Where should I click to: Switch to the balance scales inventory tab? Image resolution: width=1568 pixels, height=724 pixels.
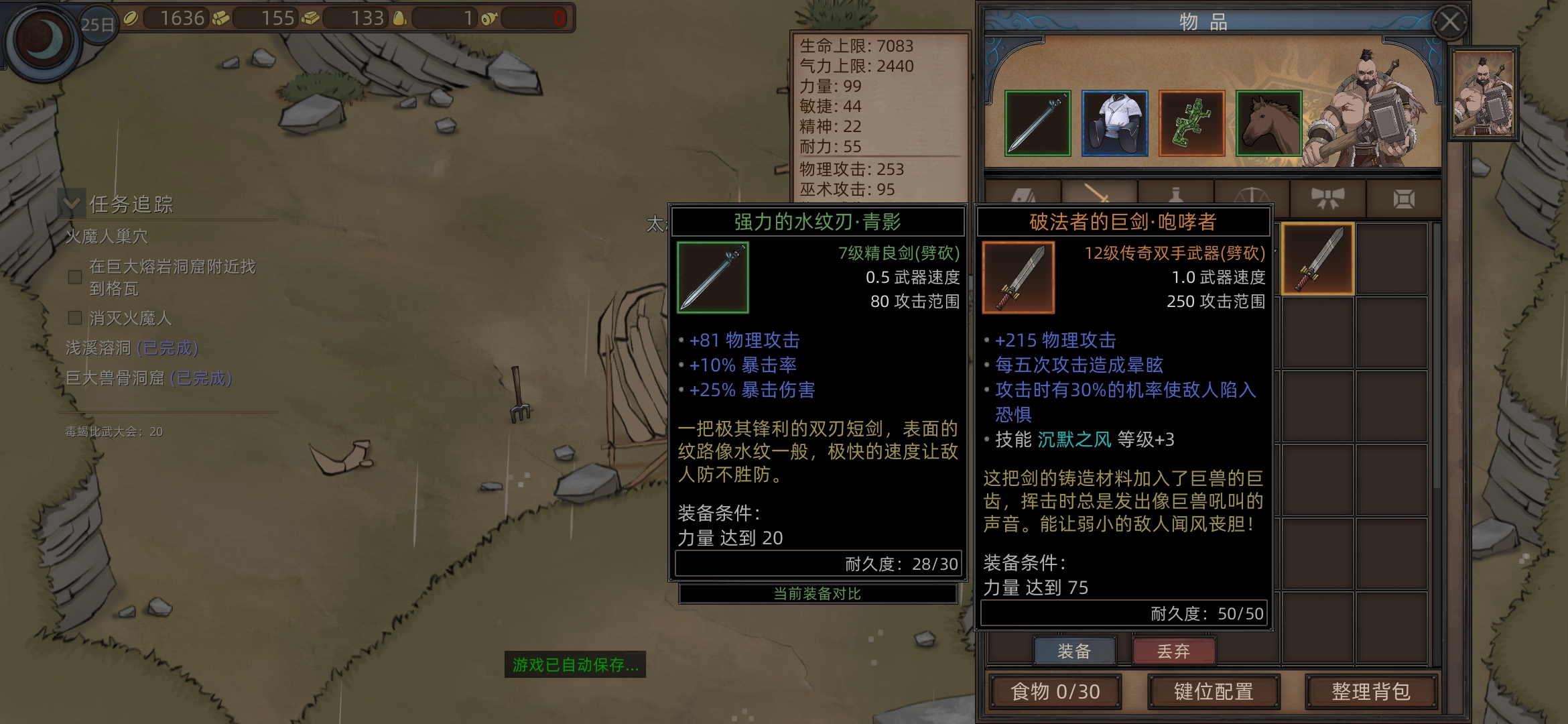point(1251,196)
